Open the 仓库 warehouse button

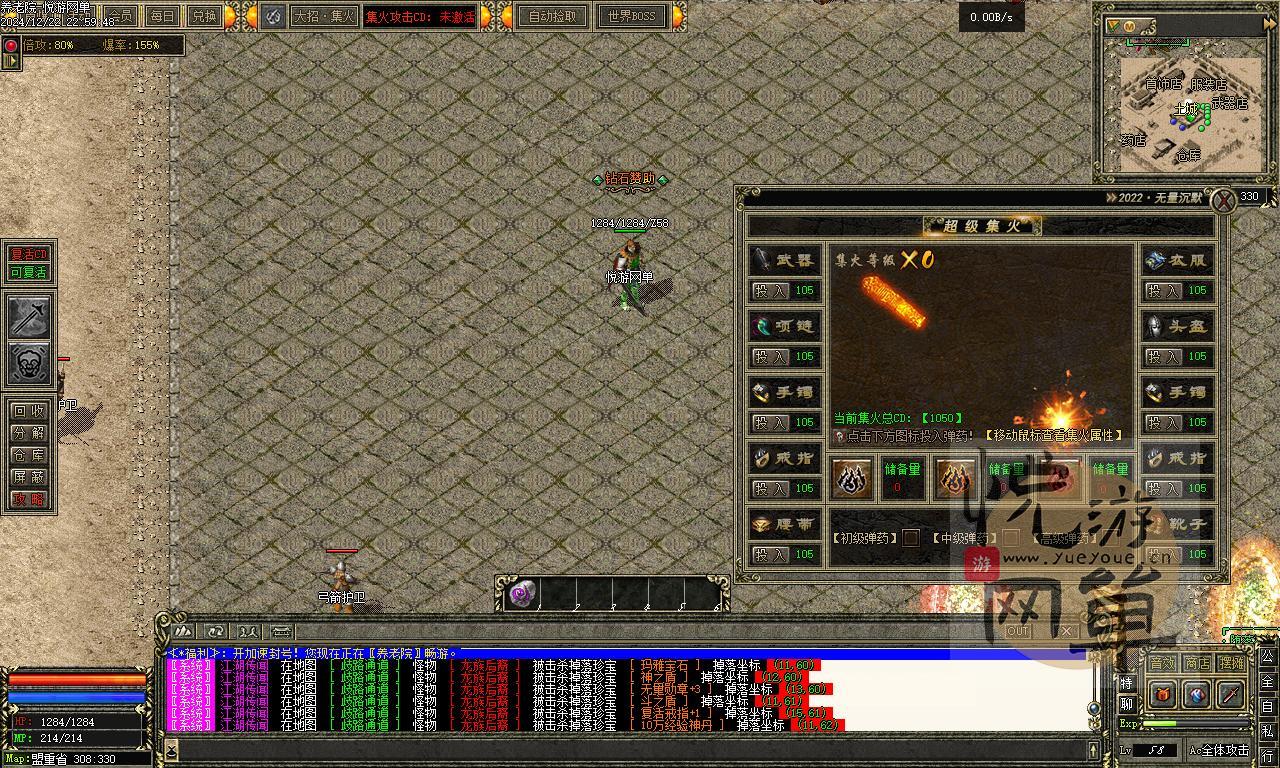click(x=29, y=455)
